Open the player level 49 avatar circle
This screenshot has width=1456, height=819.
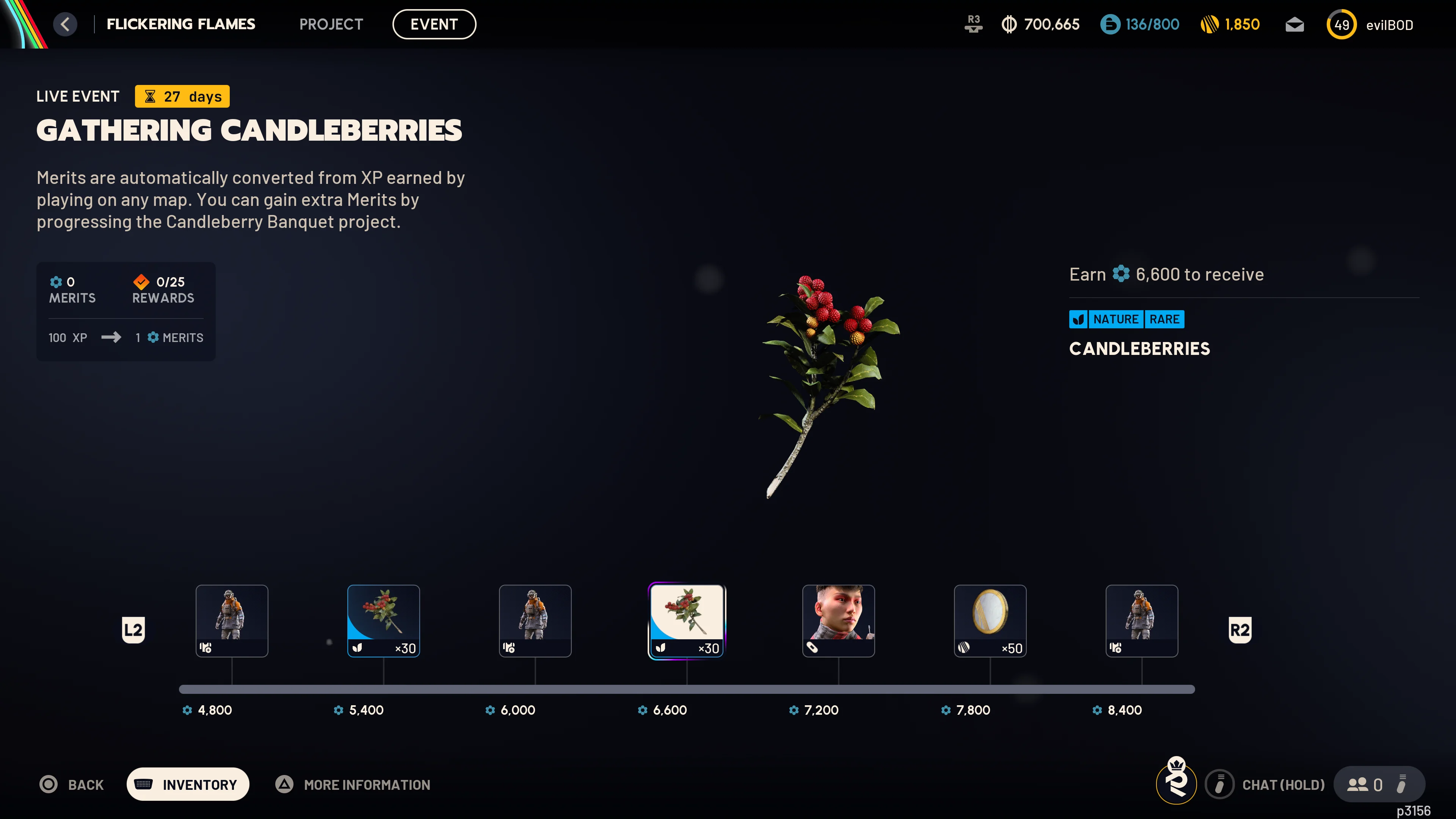(x=1342, y=24)
